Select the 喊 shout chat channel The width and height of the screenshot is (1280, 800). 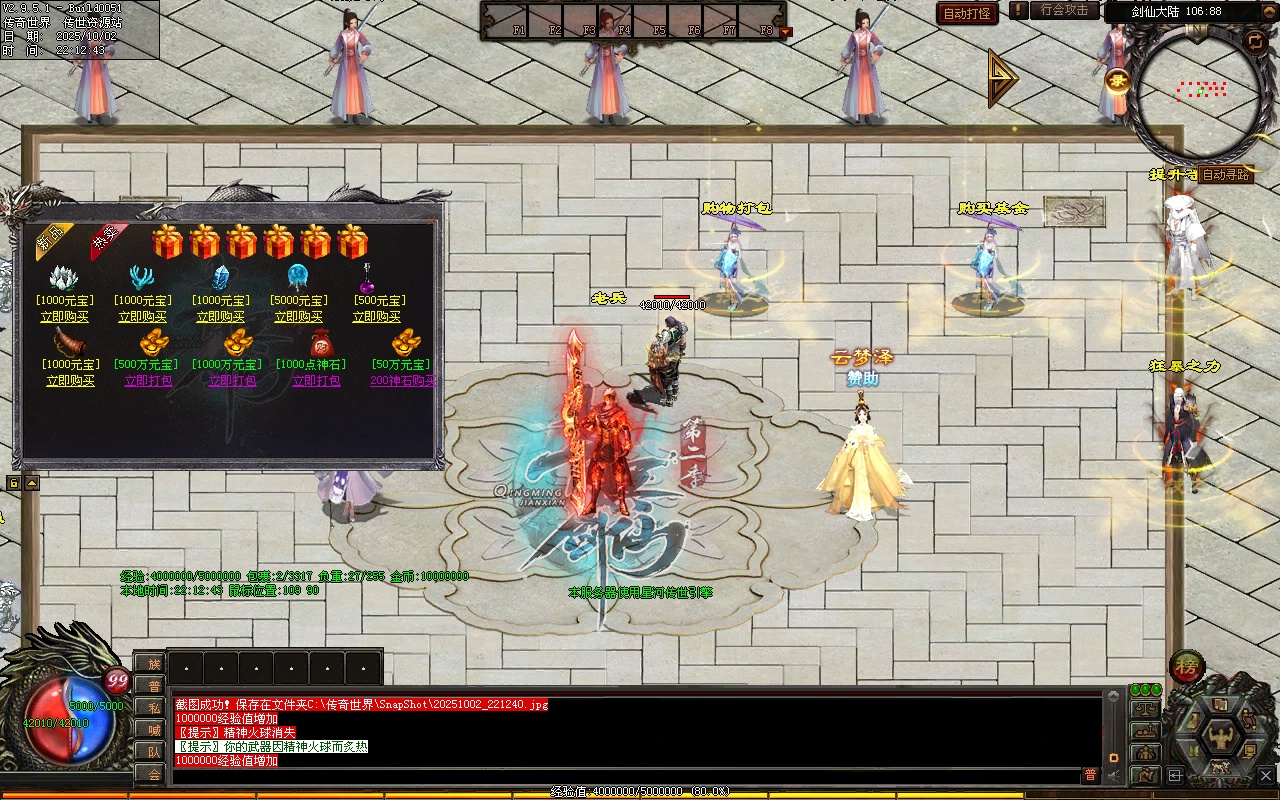[x=152, y=730]
